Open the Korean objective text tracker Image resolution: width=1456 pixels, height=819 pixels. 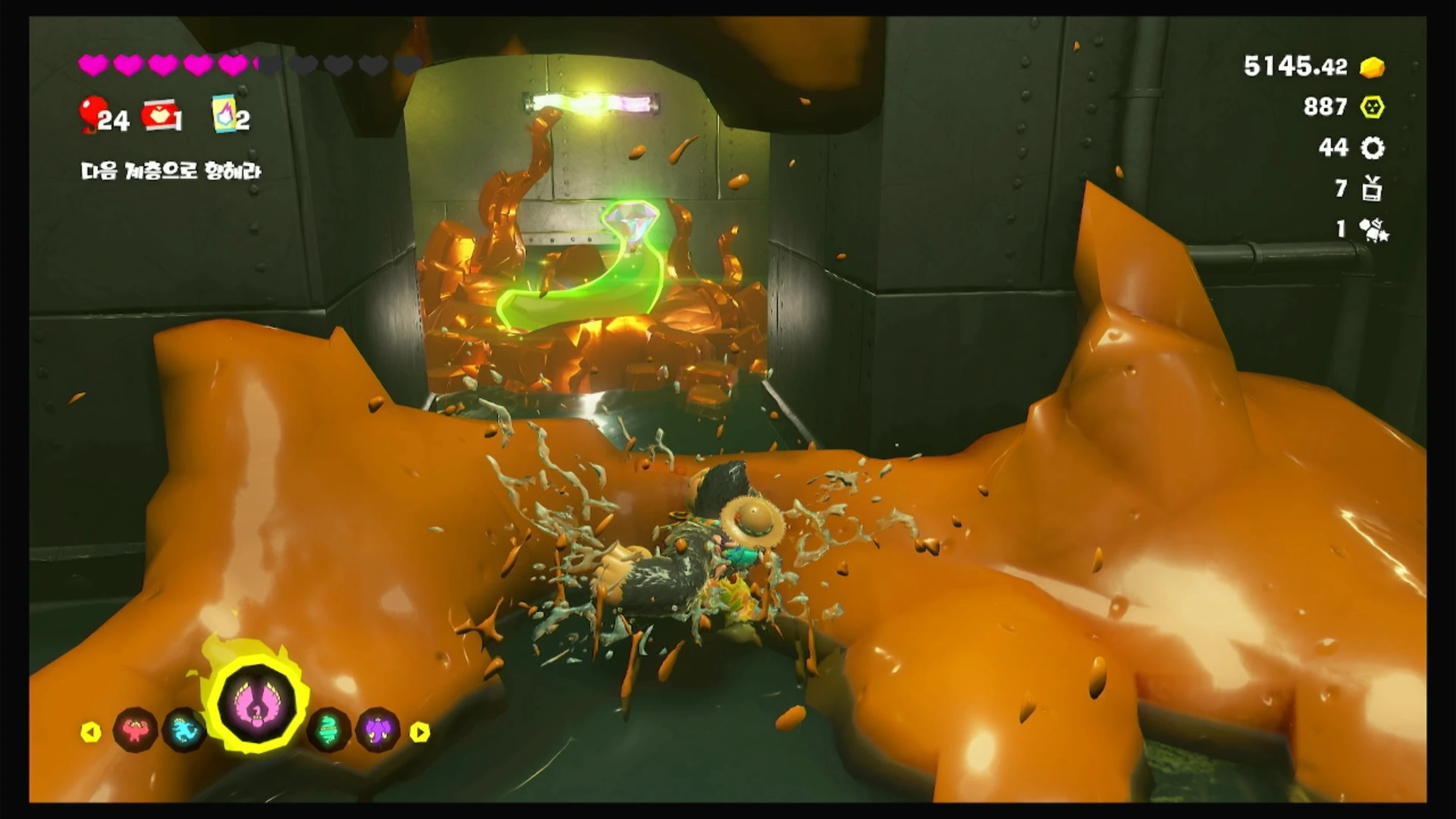click(171, 171)
